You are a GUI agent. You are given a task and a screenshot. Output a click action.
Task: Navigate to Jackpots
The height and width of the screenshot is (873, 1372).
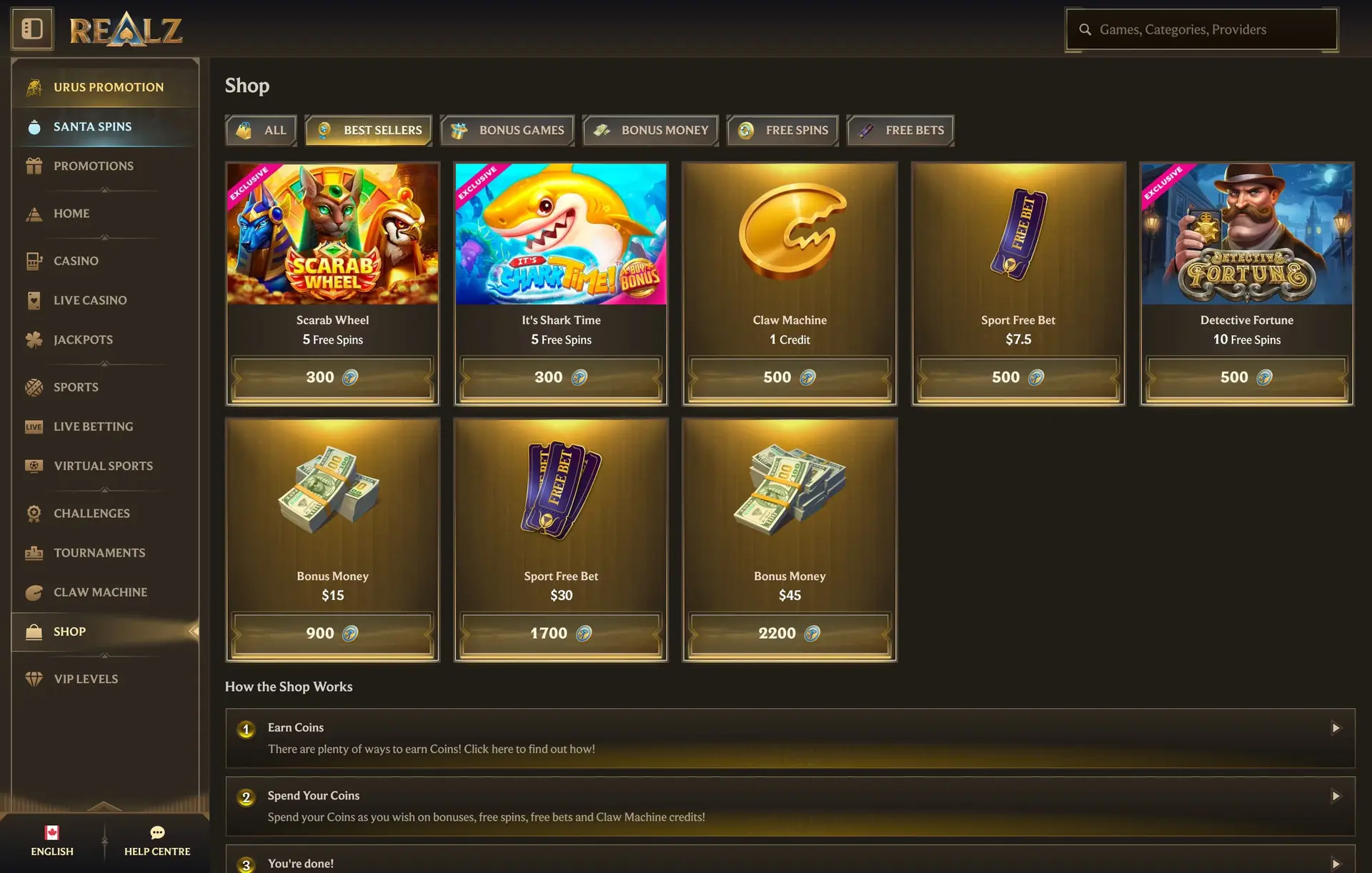pyautogui.click(x=83, y=340)
